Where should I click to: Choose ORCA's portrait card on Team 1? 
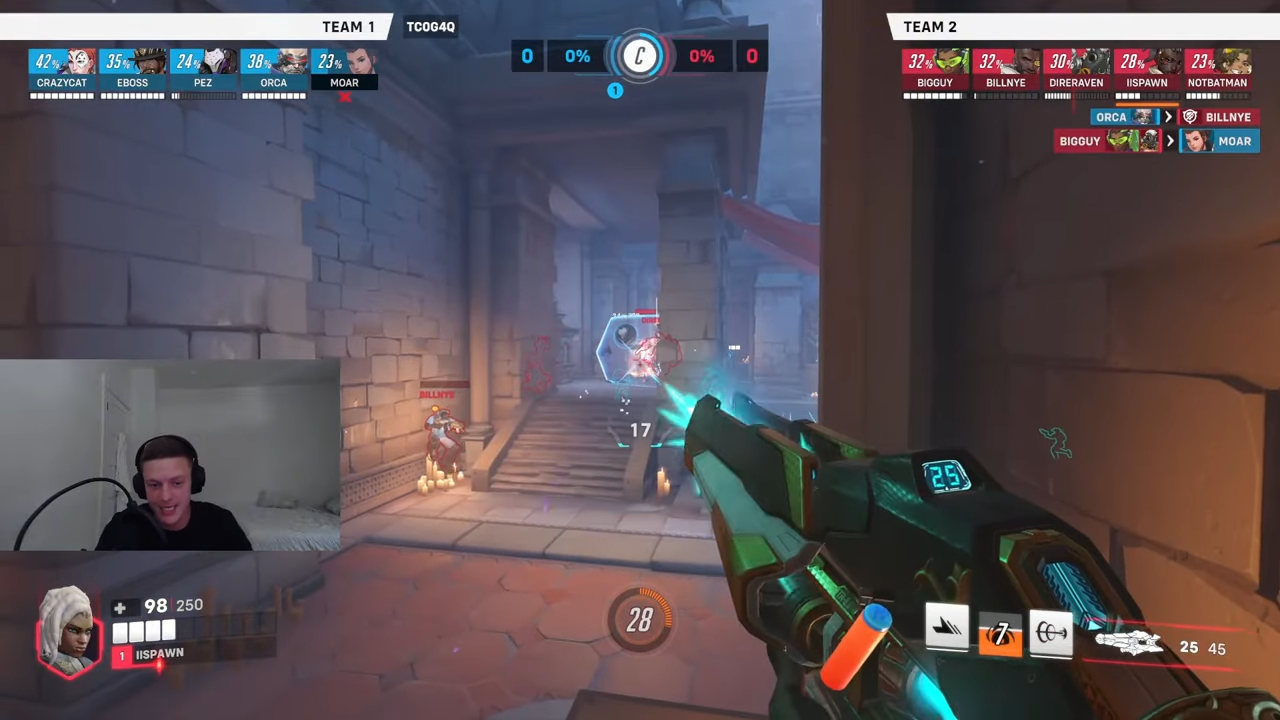tap(273, 68)
